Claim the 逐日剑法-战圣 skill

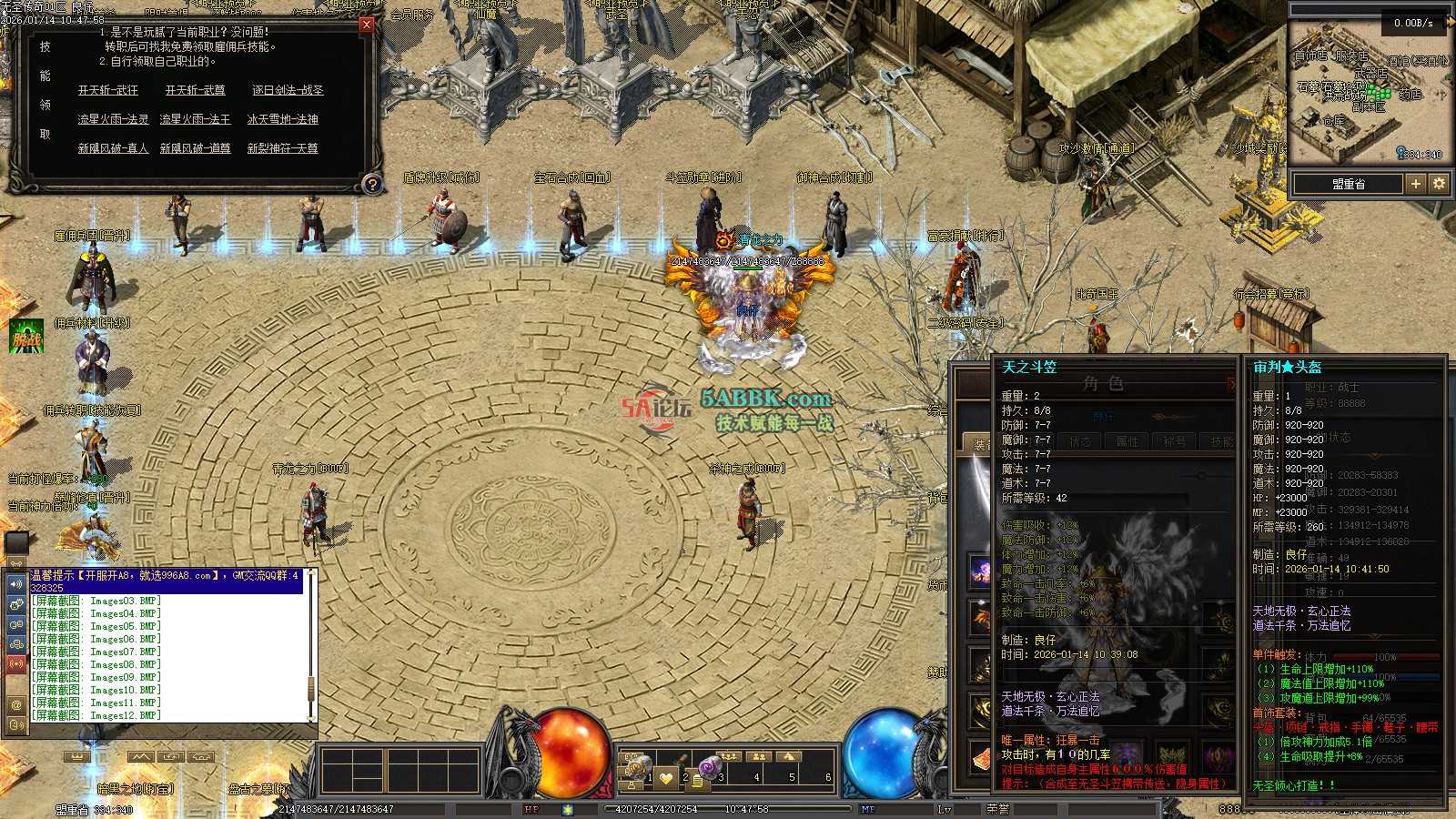click(288, 90)
